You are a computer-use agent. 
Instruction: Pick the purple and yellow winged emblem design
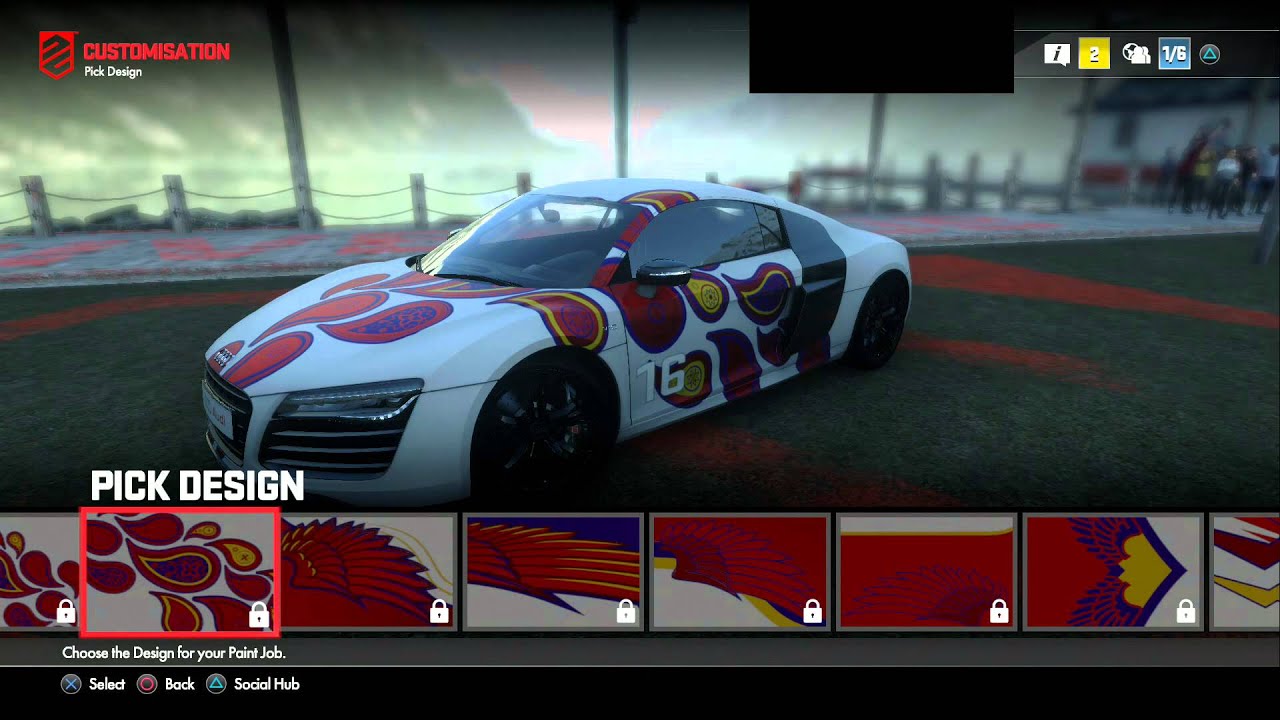(1113, 572)
